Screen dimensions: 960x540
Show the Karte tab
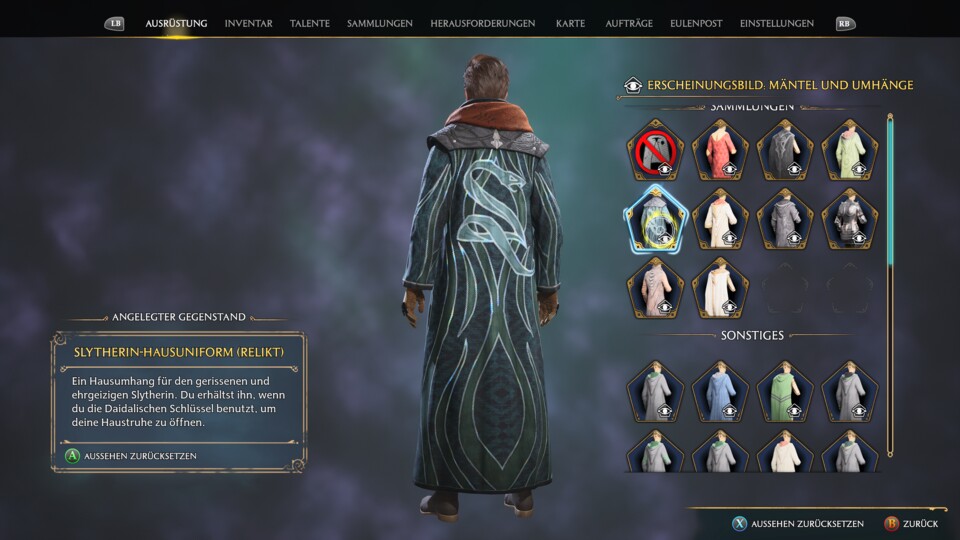tap(570, 23)
